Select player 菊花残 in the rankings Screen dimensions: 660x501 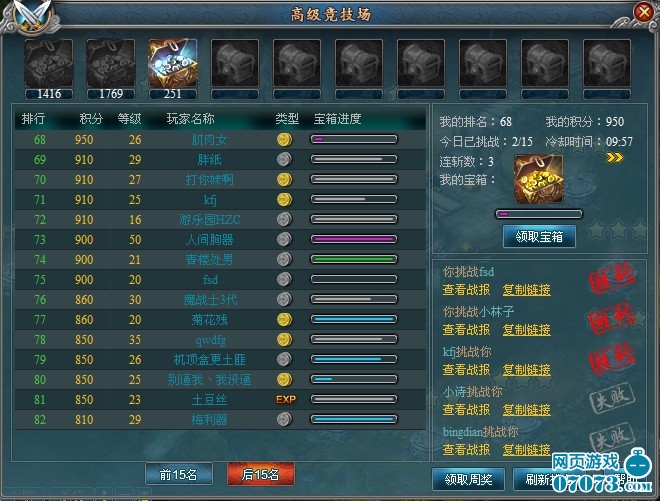point(210,319)
